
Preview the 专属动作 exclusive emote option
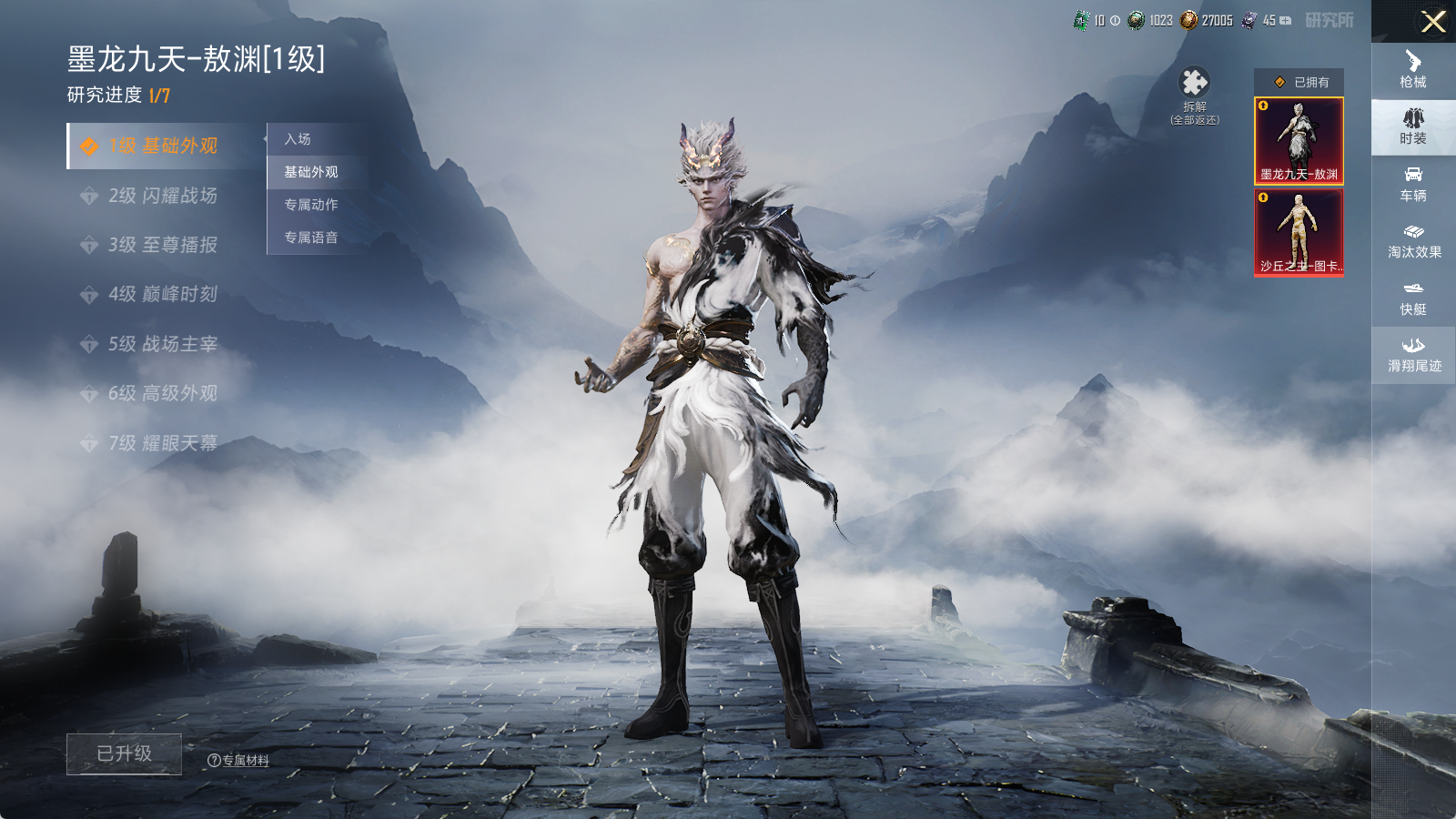click(x=310, y=205)
